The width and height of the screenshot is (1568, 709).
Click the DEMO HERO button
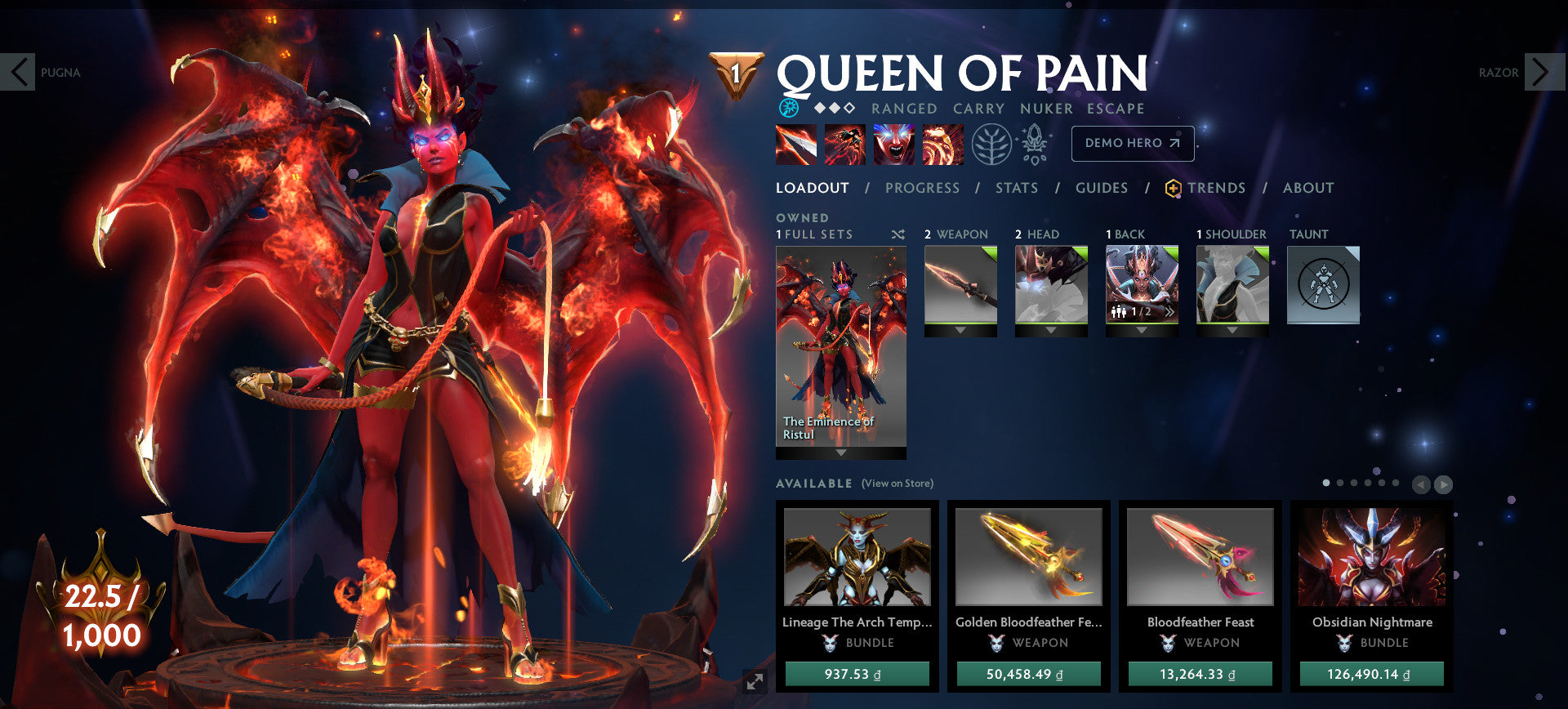pos(1133,143)
